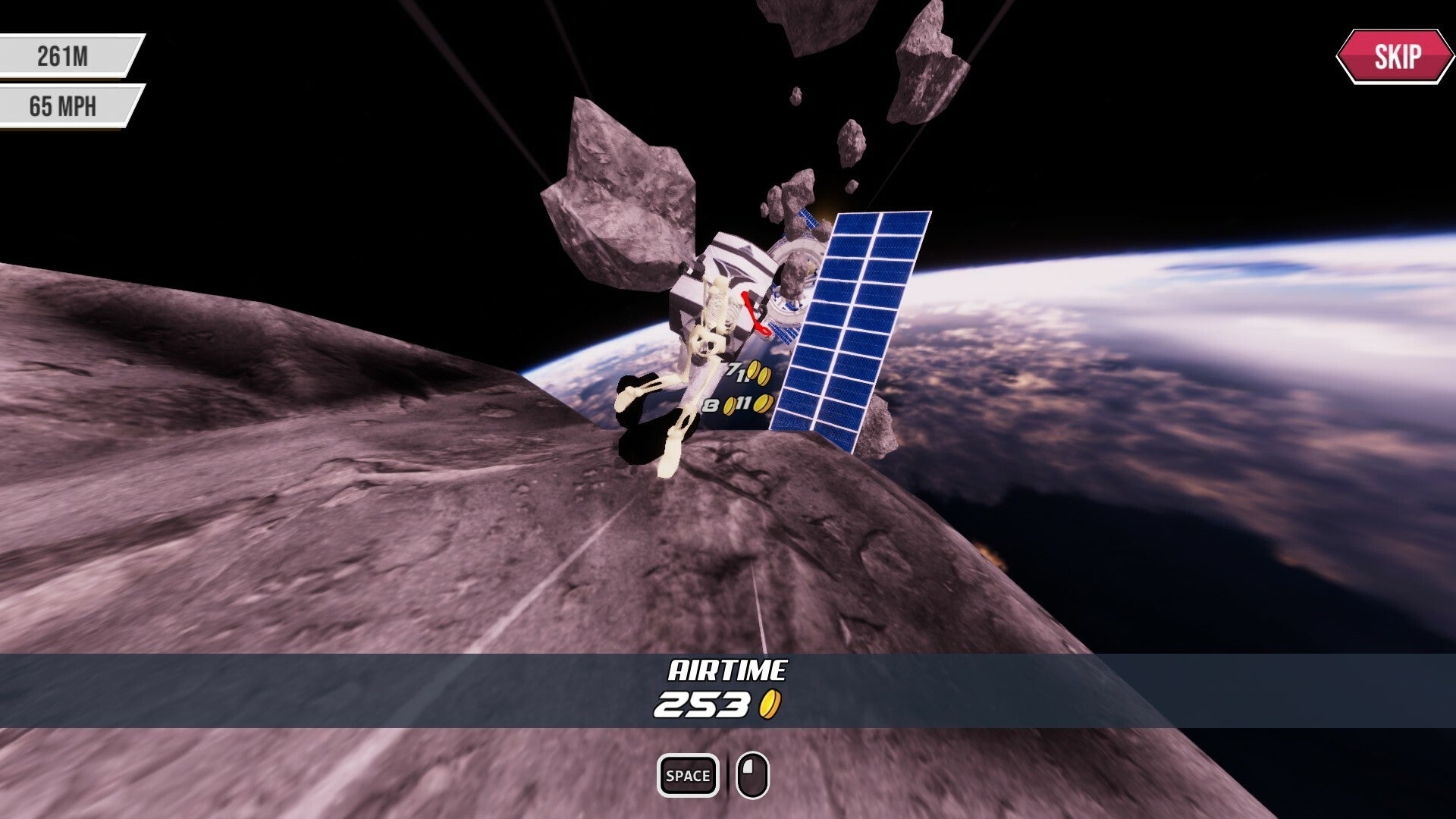Image resolution: width=1456 pixels, height=819 pixels.
Task: Click the 65 MPH speed panel
Action: click(64, 105)
